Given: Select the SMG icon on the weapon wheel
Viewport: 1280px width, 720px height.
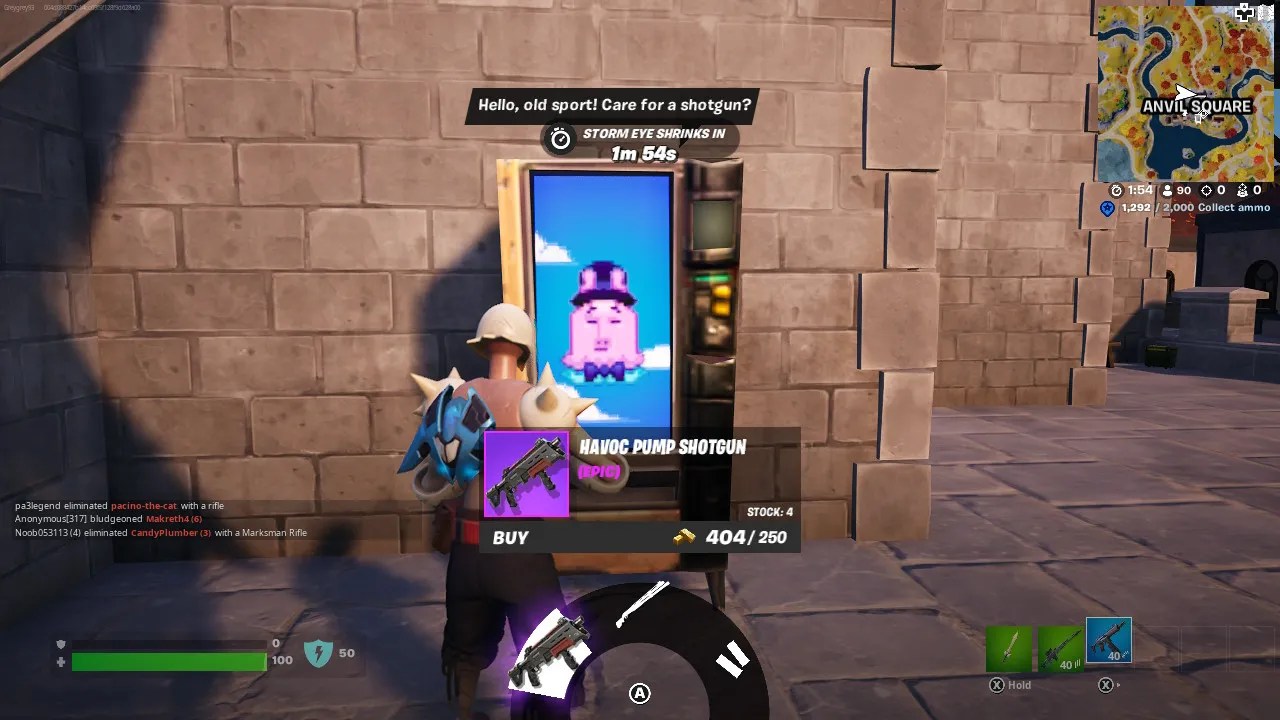Looking at the screenshot, I should point(550,652).
